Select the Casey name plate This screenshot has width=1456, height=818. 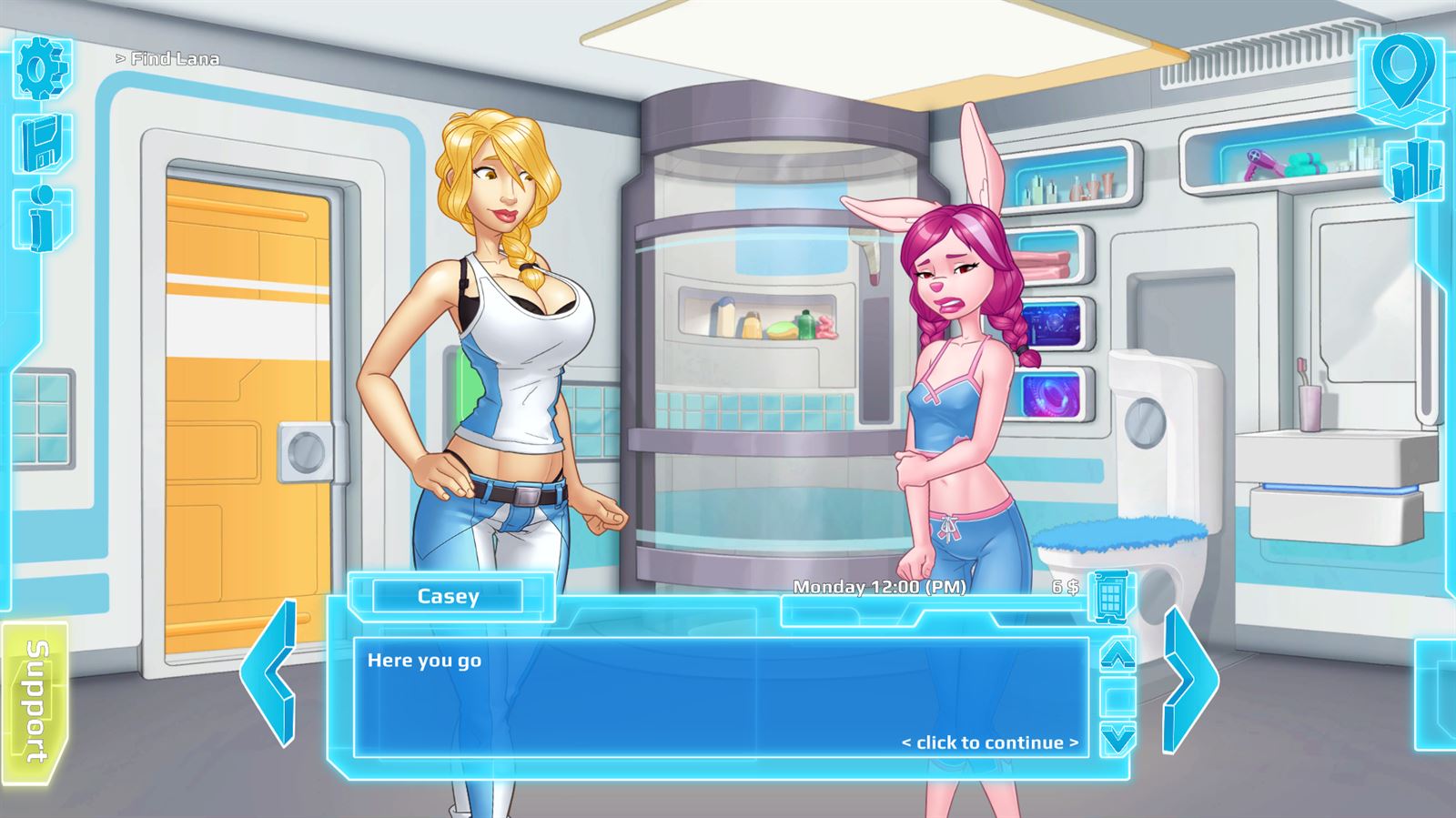click(450, 596)
